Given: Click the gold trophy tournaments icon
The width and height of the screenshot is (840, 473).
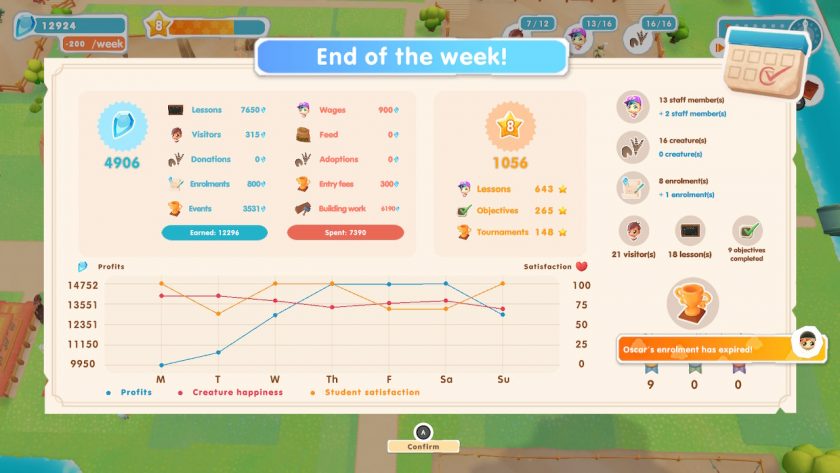Looking at the screenshot, I should [x=691, y=301].
